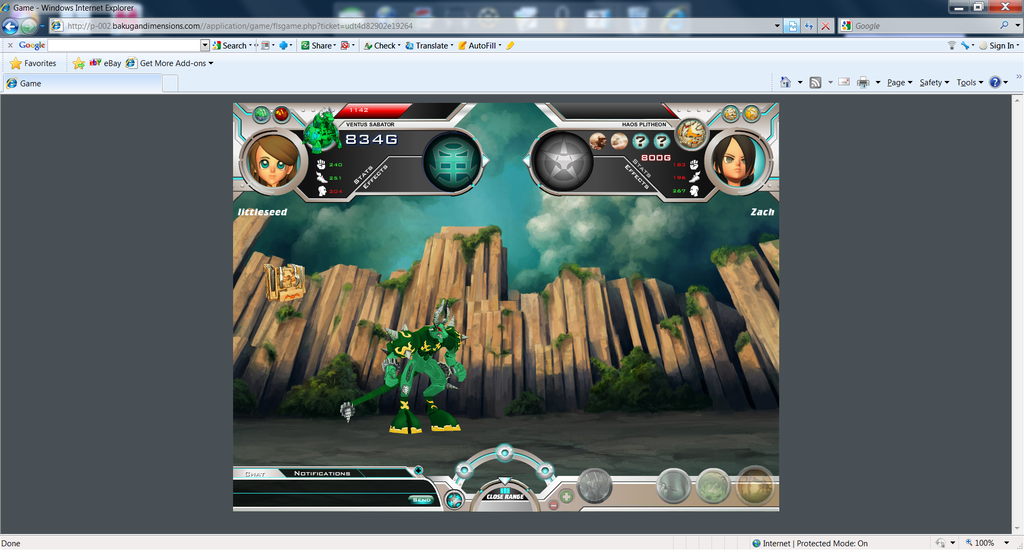
Task: Open the Notifications tab
Action: pyautogui.click(x=322, y=473)
